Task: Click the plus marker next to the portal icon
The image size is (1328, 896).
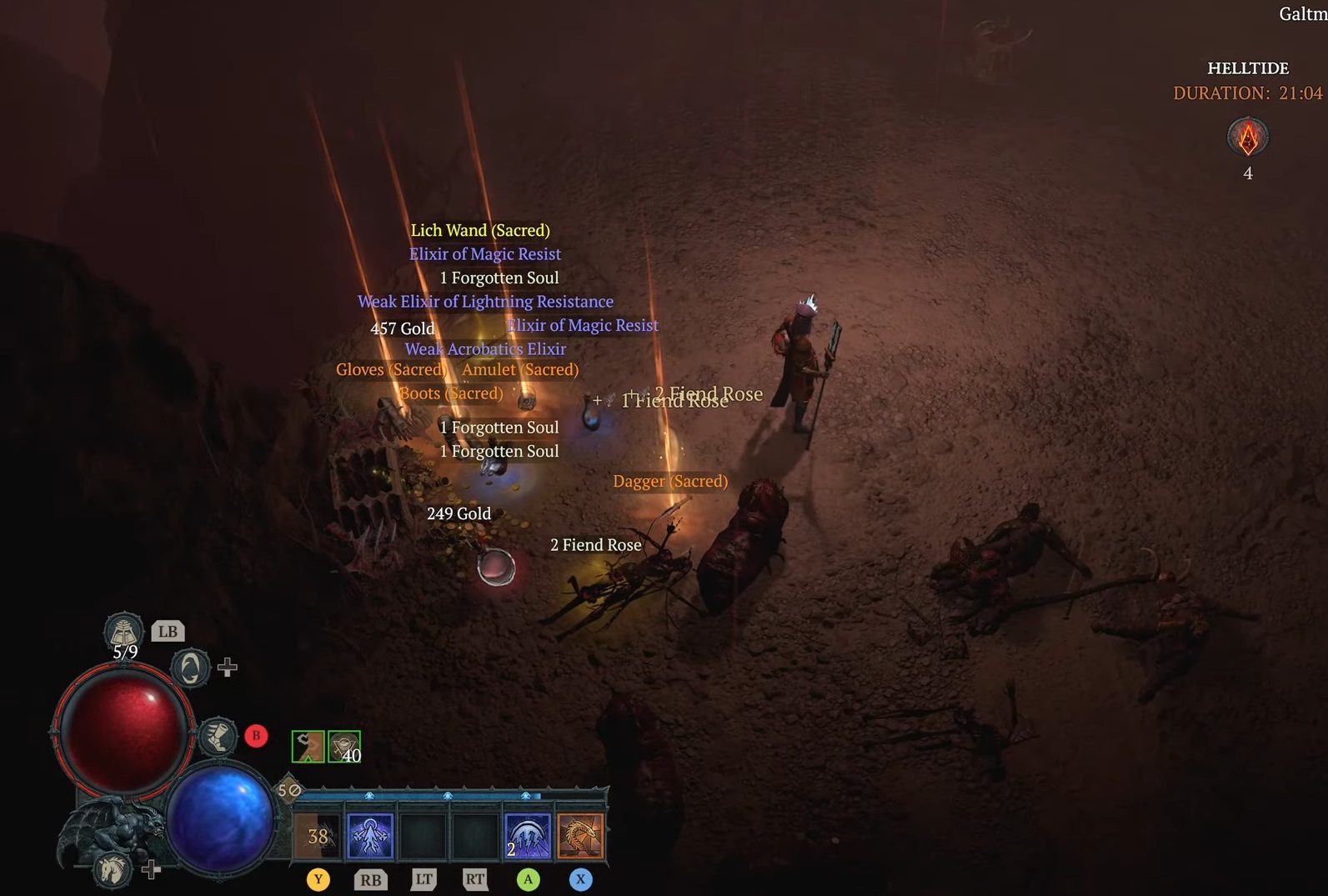Action: click(x=226, y=666)
